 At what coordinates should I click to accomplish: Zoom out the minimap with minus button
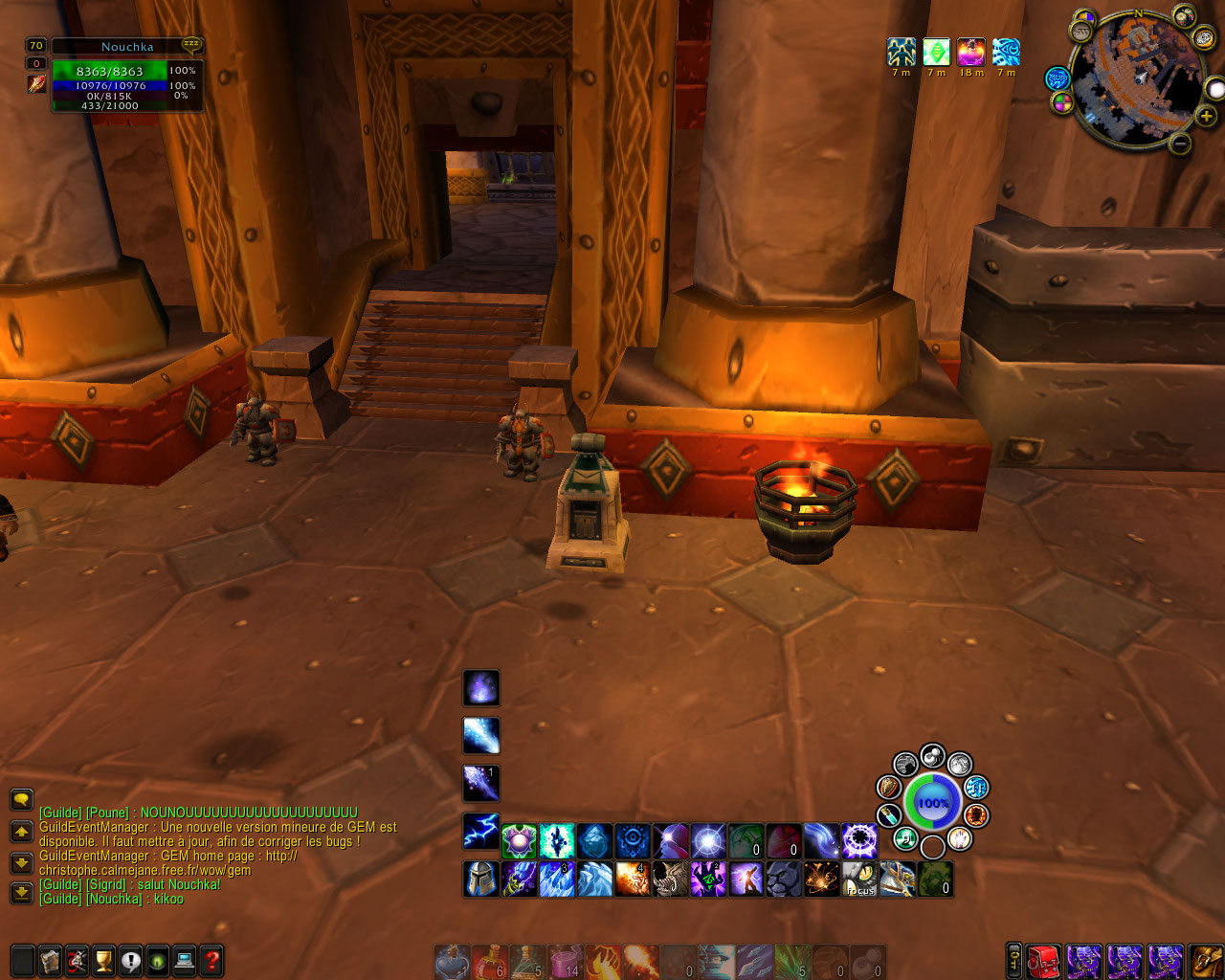[x=1180, y=144]
